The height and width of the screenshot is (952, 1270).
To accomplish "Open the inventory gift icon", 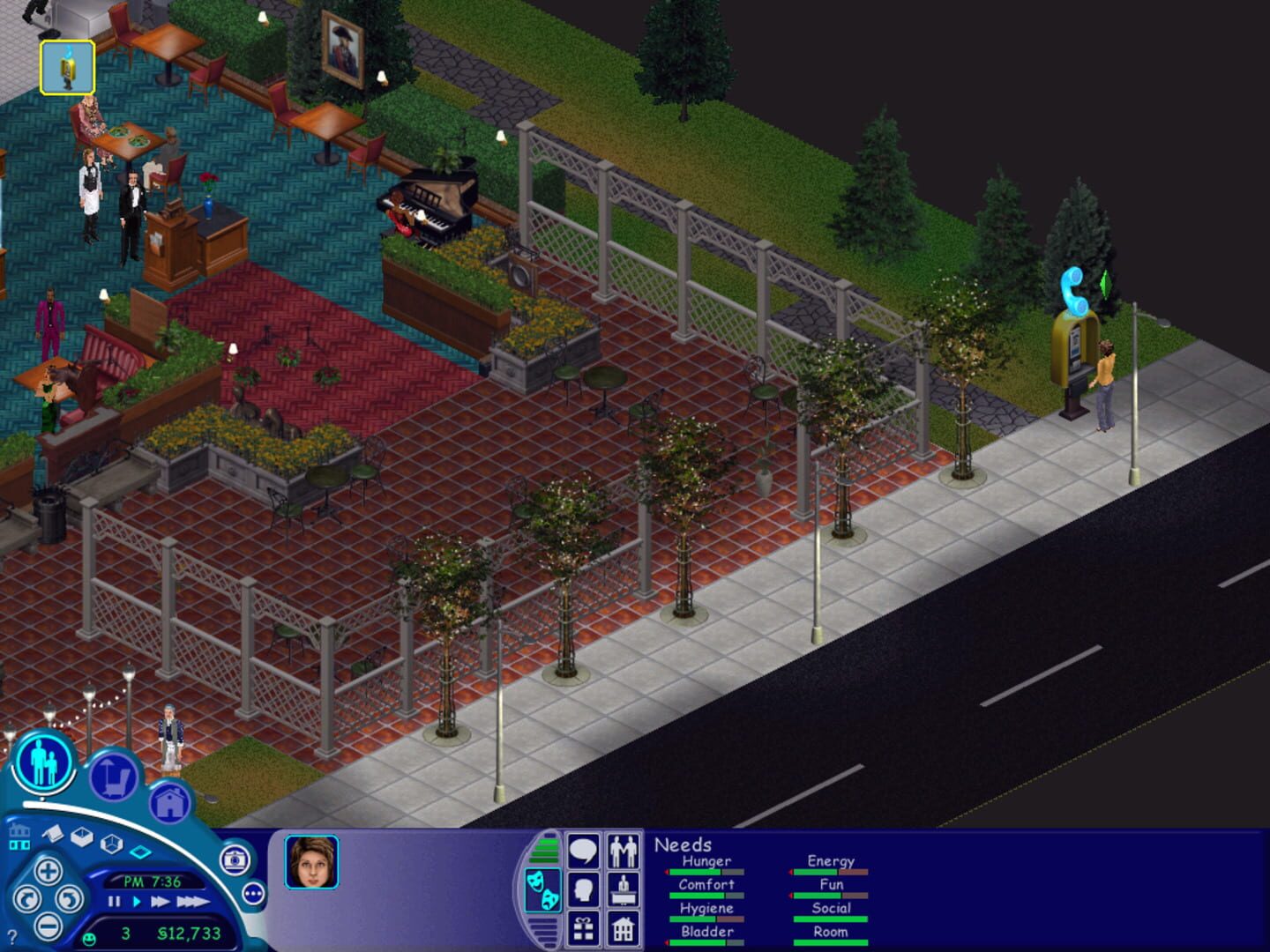I will [584, 927].
